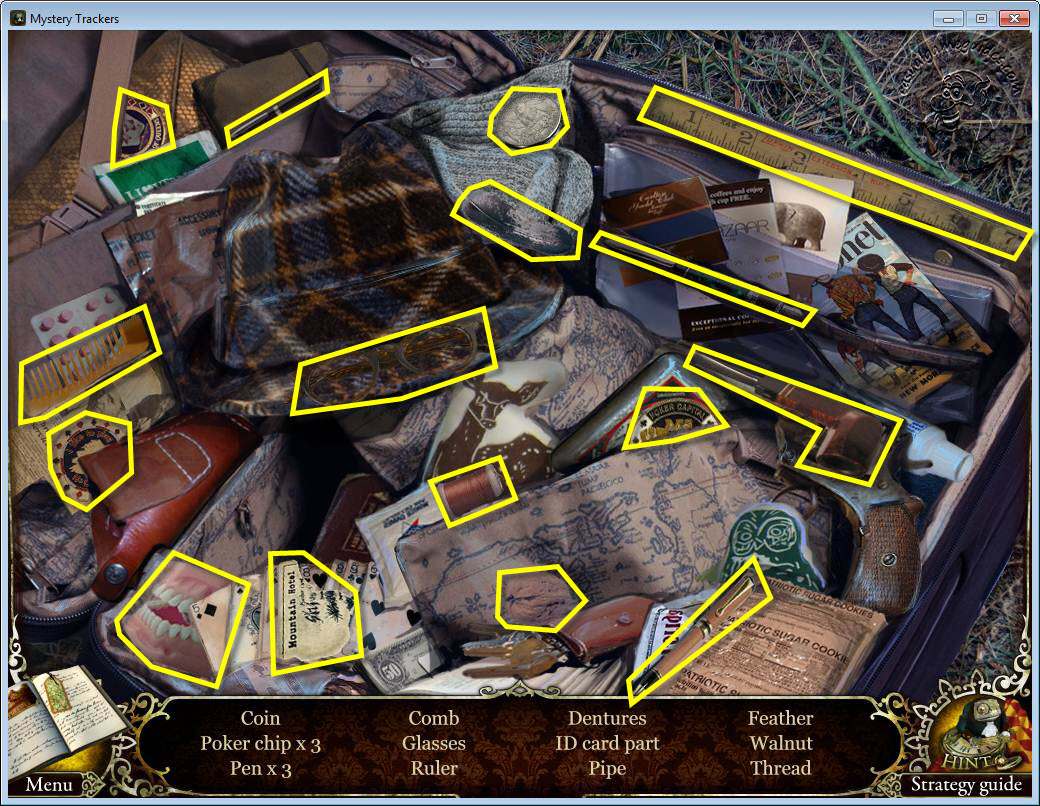Maximize the game window

point(980,18)
